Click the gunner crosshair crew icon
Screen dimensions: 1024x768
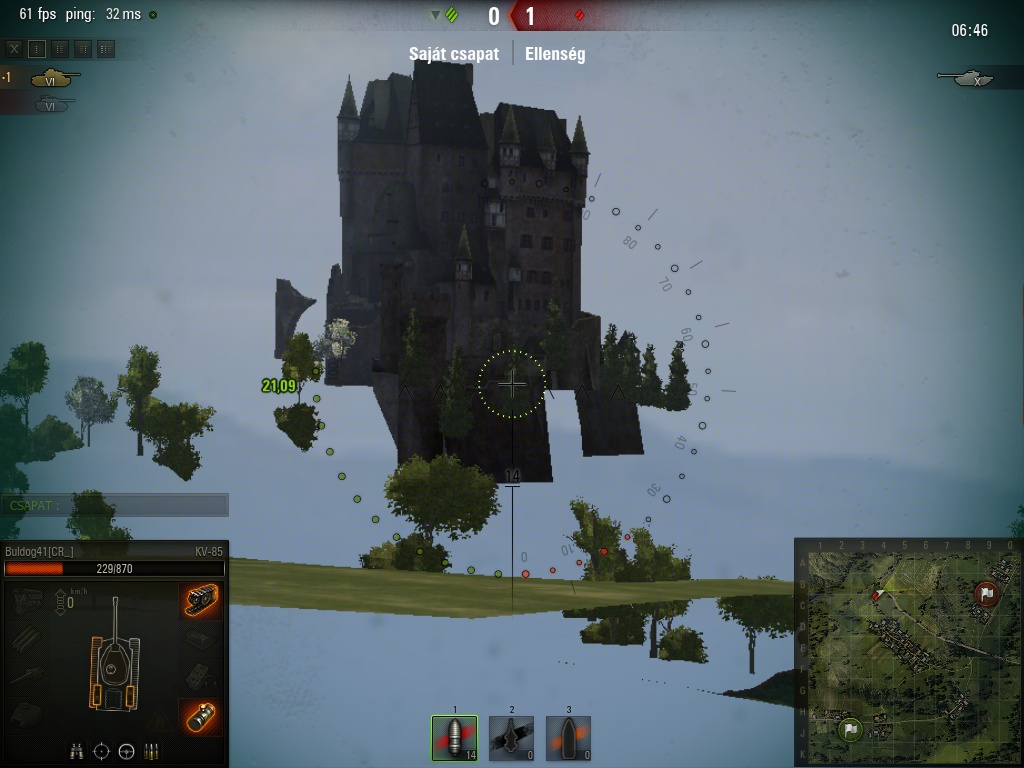(101, 751)
